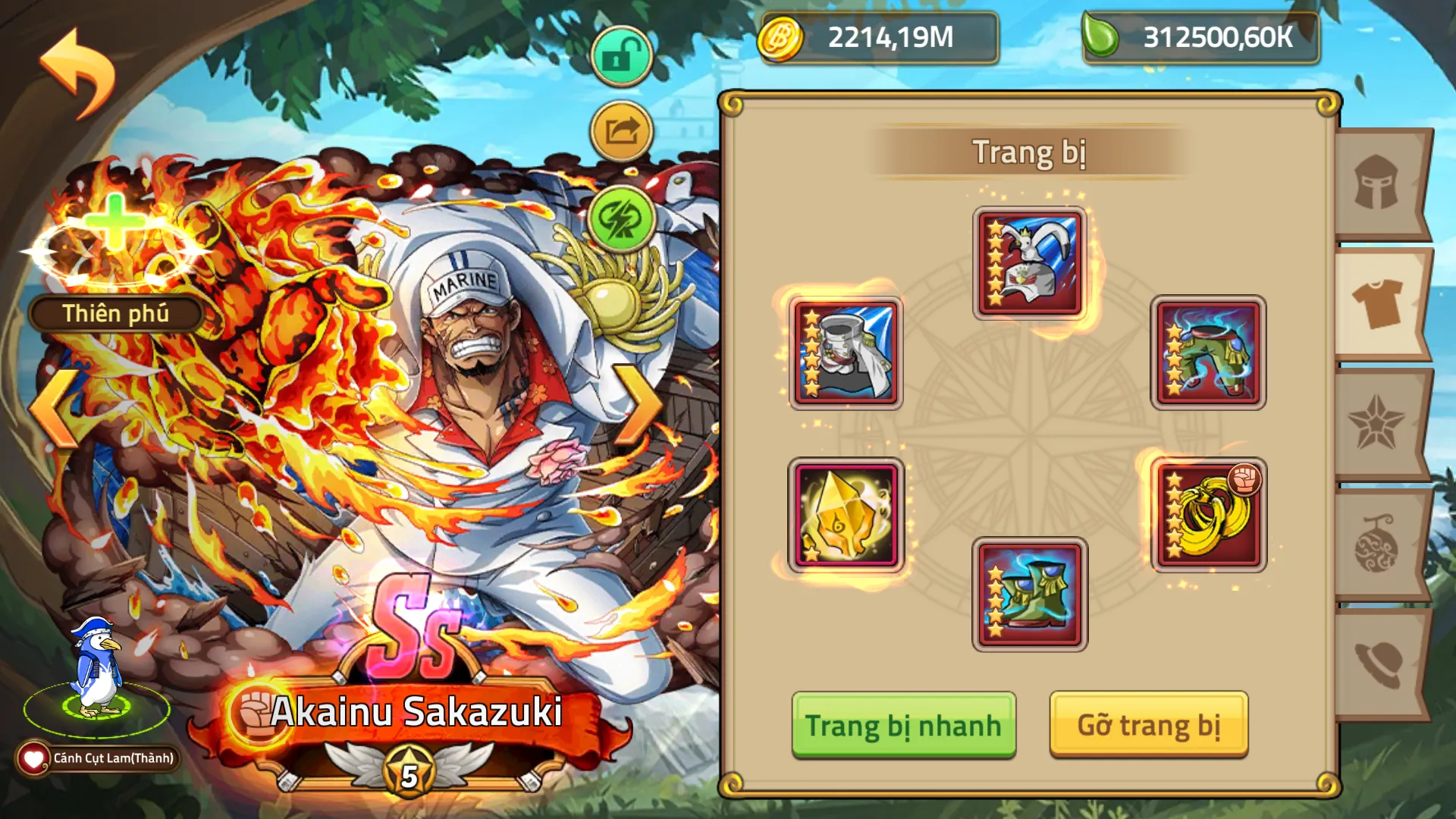Tap the orange share/export icon
1456x819 pixels.
(620, 129)
